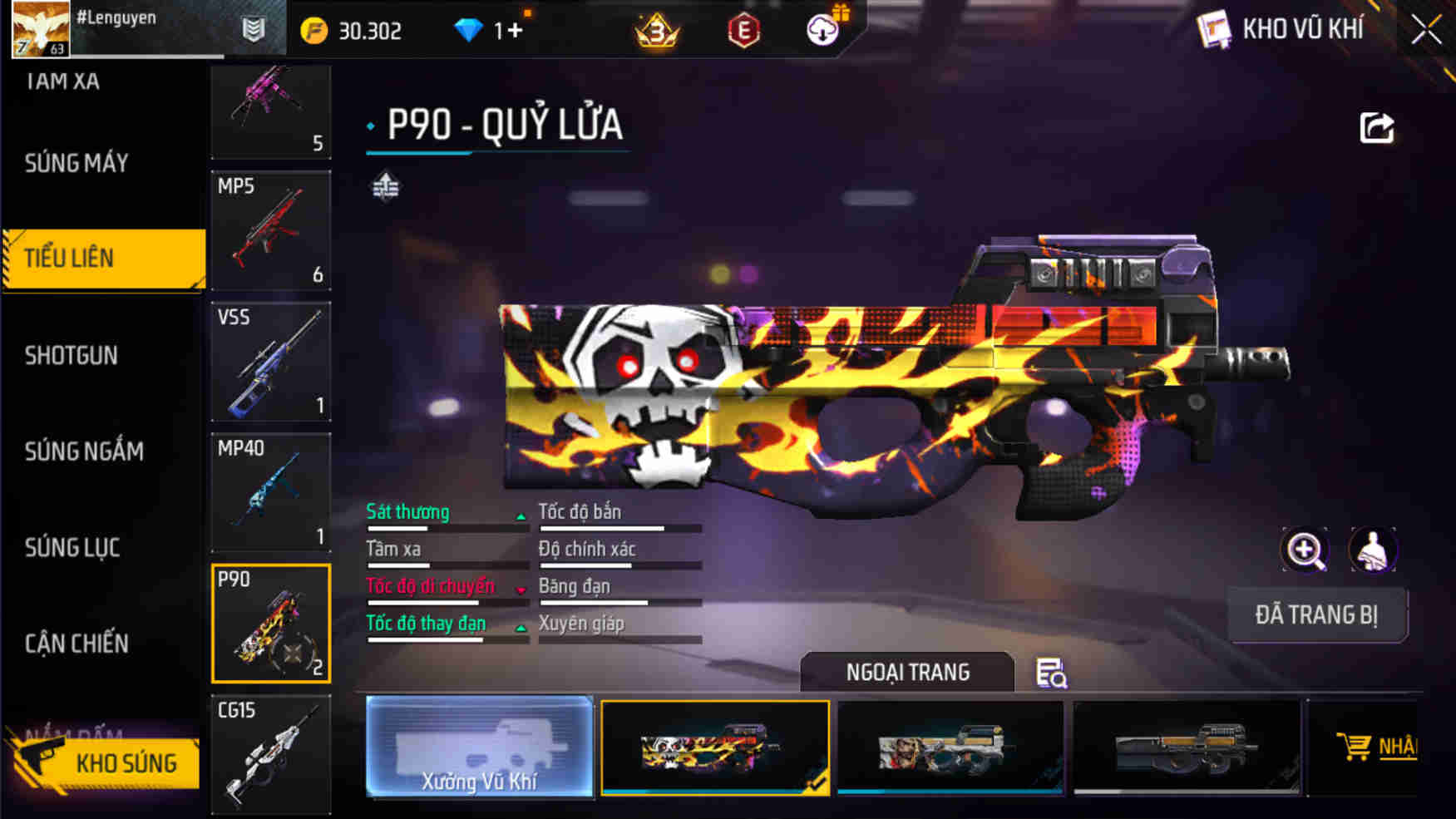Click the share icon near the weapon name
The width and height of the screenshot is (1456, 819).
click(1378, 126)
